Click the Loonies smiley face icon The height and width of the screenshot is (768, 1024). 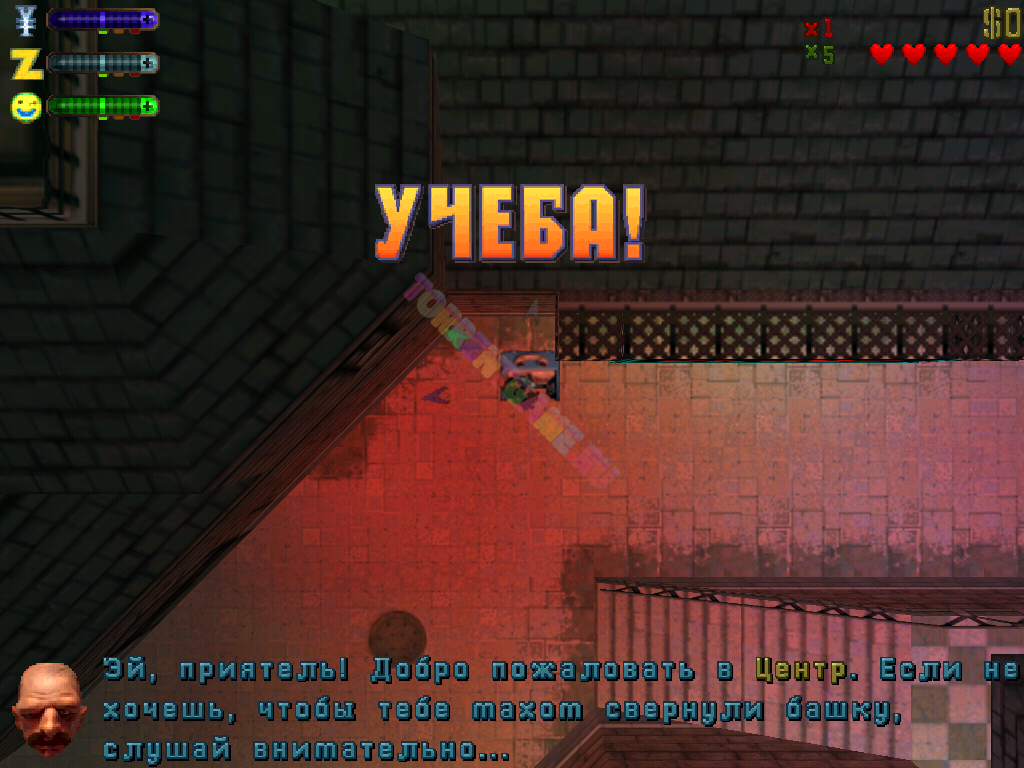click(26, 106)
